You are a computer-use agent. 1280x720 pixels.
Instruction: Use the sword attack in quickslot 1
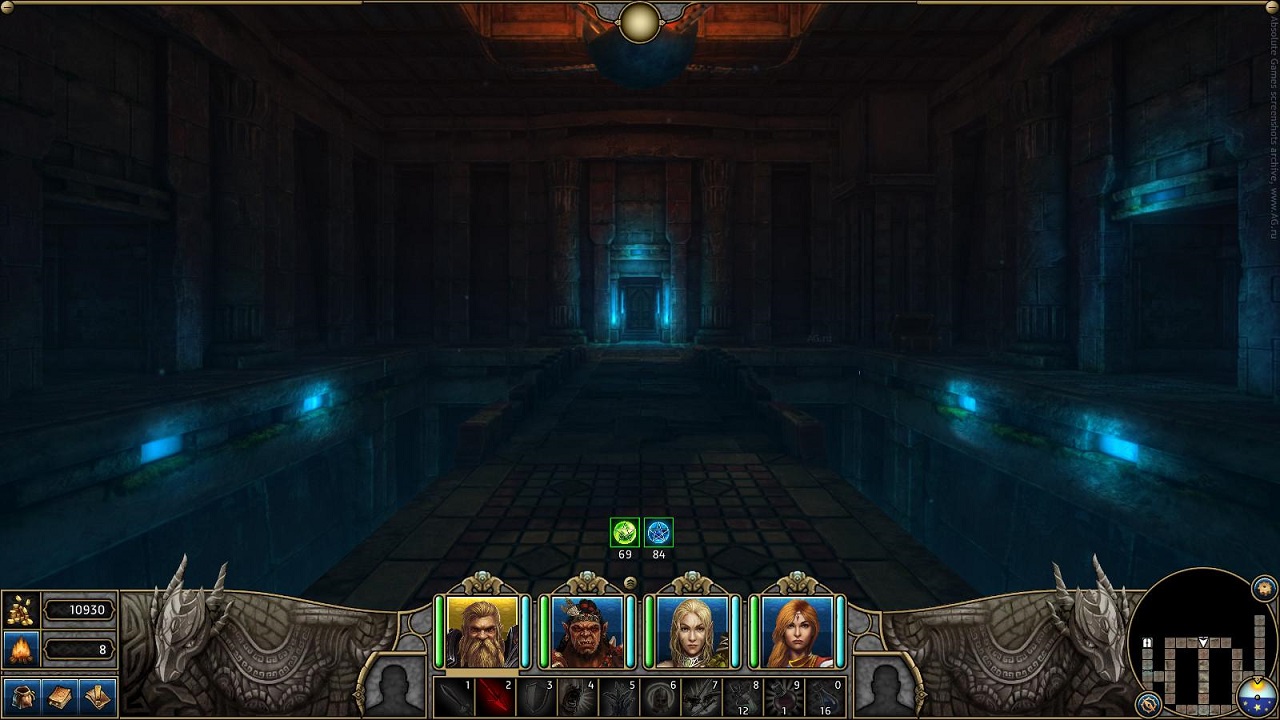(453, 697)
